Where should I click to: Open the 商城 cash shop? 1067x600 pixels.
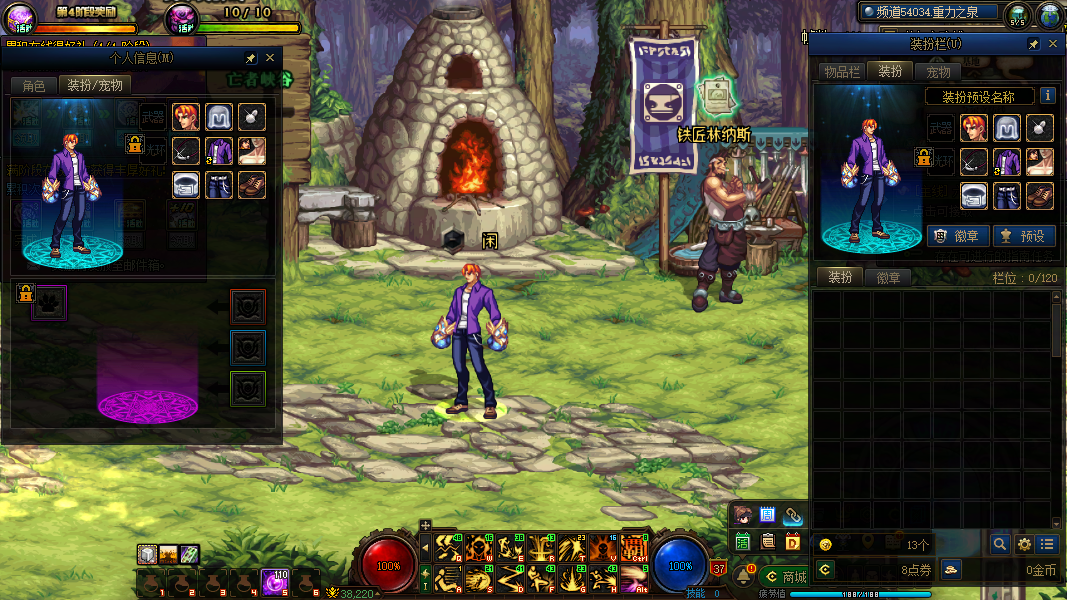[783, 577]
